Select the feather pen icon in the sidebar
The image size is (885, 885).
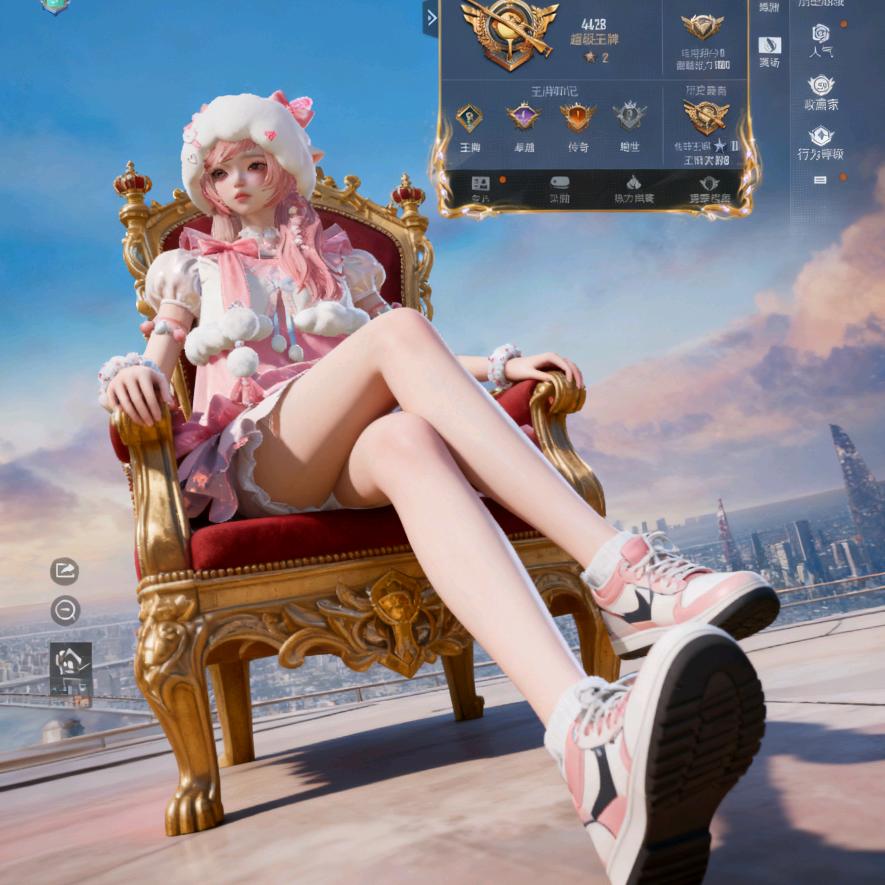(x=769, y=46)
